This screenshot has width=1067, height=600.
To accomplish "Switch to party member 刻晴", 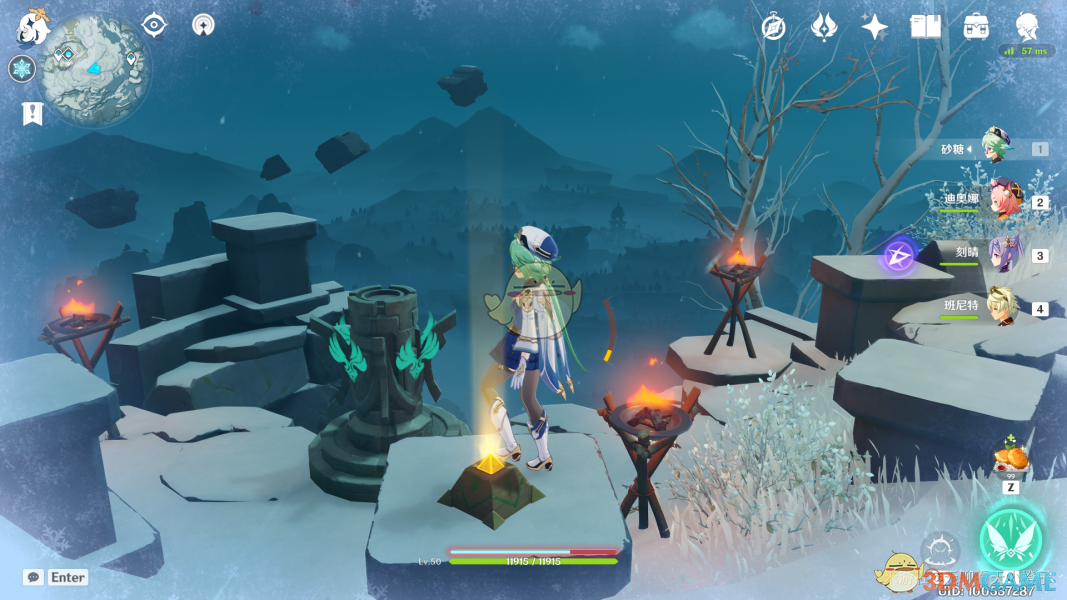I will [x=1003, y=254].
